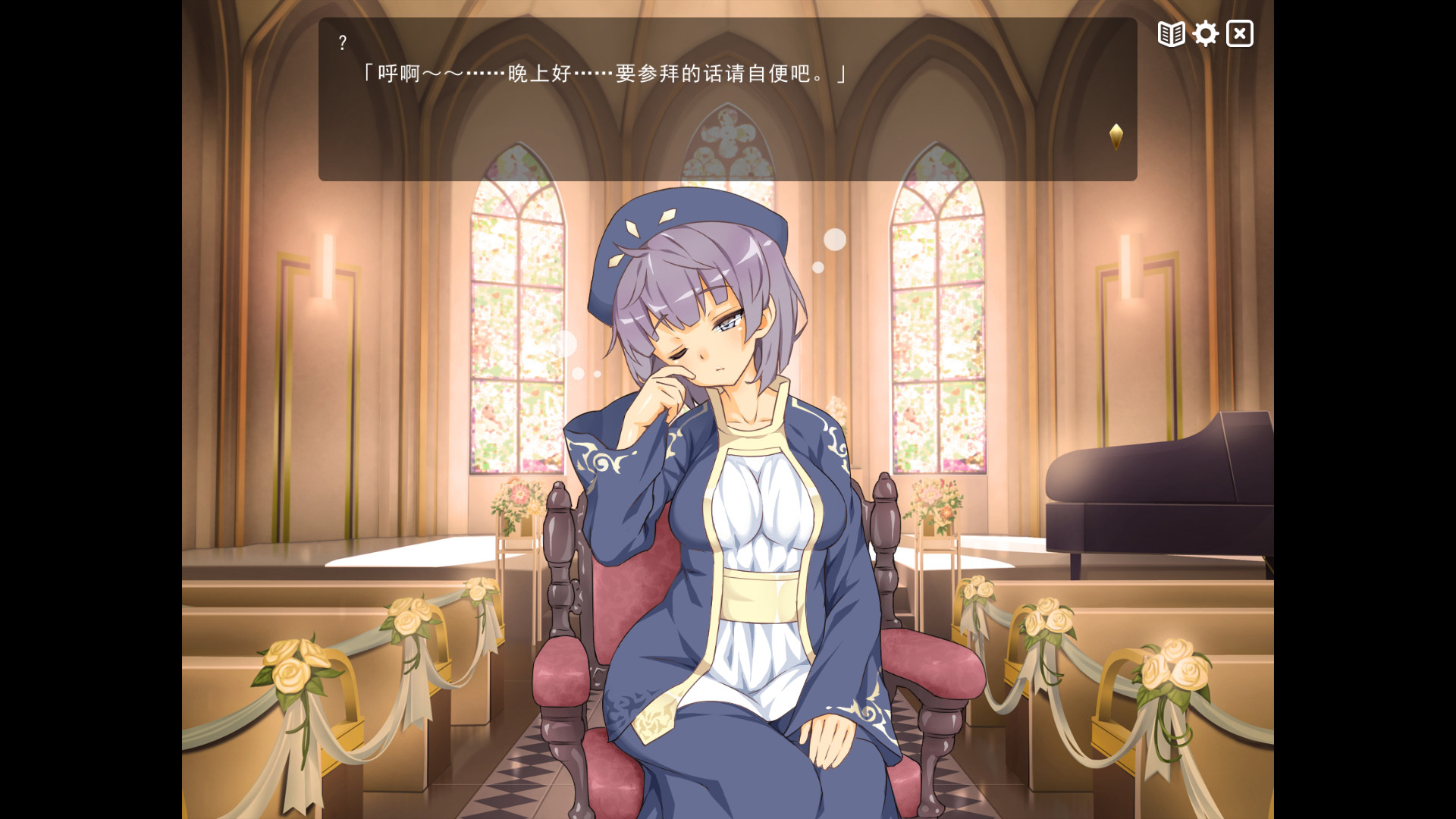Open the settings menu with the gear icon
This screenshot has width=1456, height=819.
1205,33
